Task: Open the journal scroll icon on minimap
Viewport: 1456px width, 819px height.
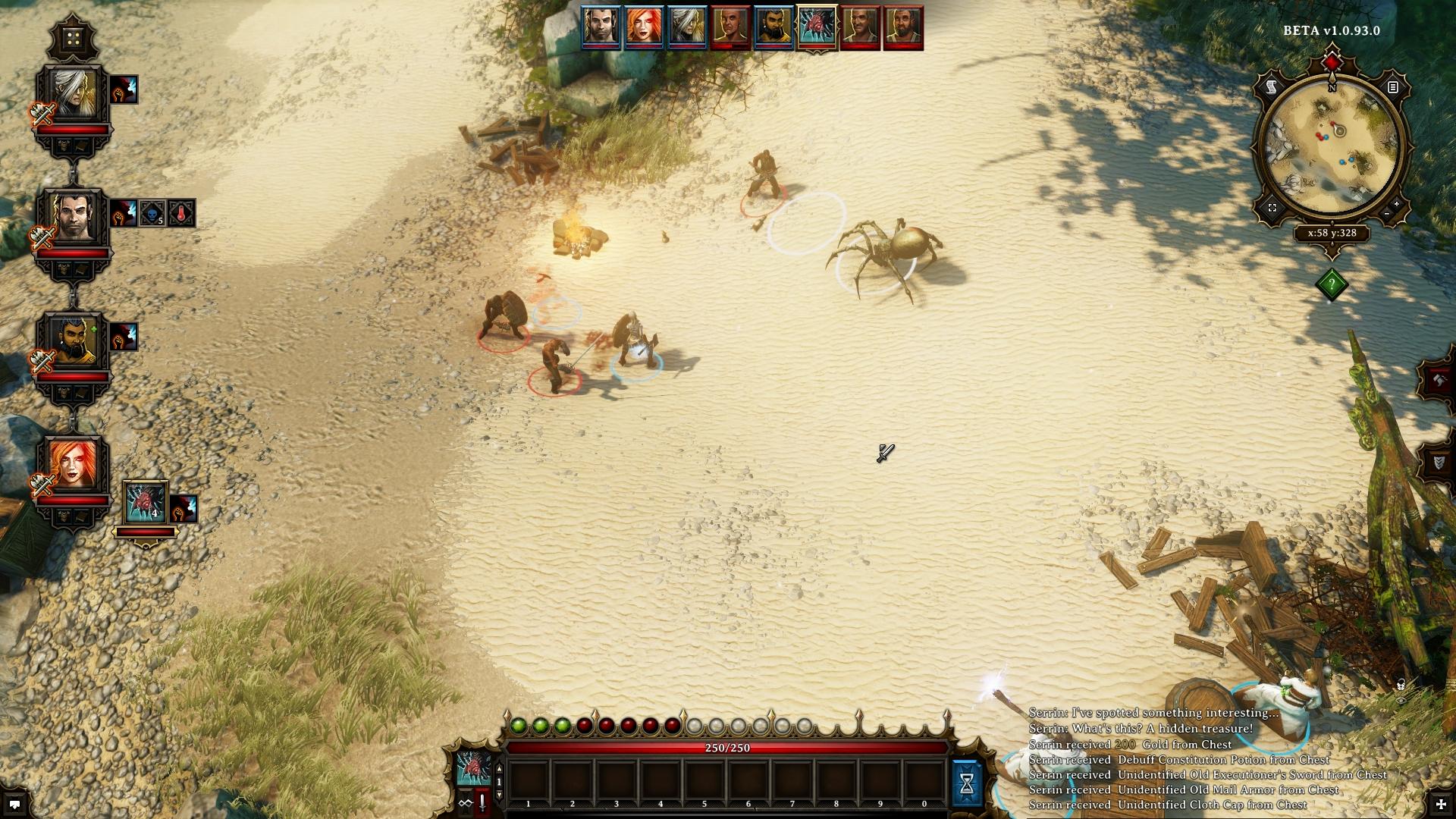Action: 1272,88
